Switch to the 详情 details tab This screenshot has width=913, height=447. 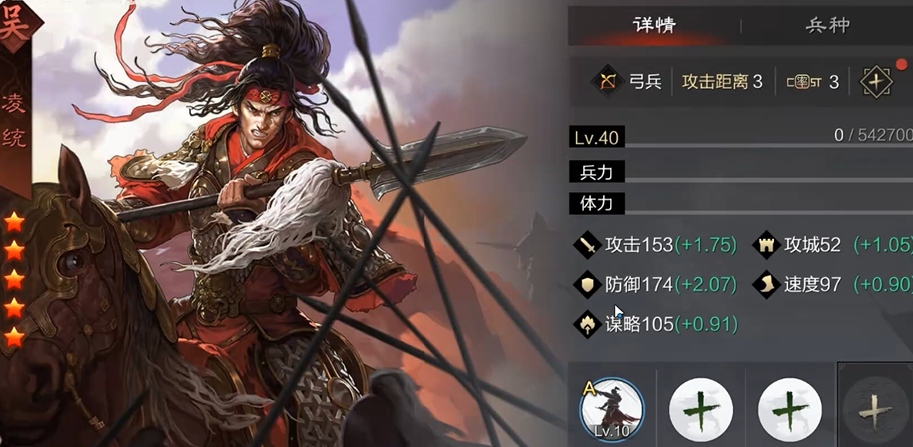pos(654,25)
